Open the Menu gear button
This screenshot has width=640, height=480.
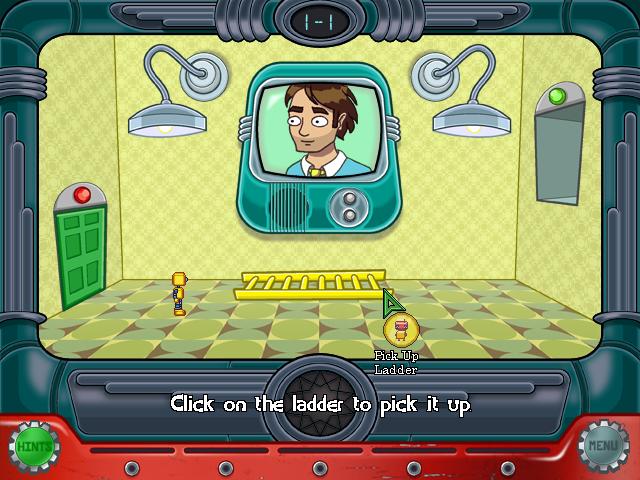click(604, 445)
